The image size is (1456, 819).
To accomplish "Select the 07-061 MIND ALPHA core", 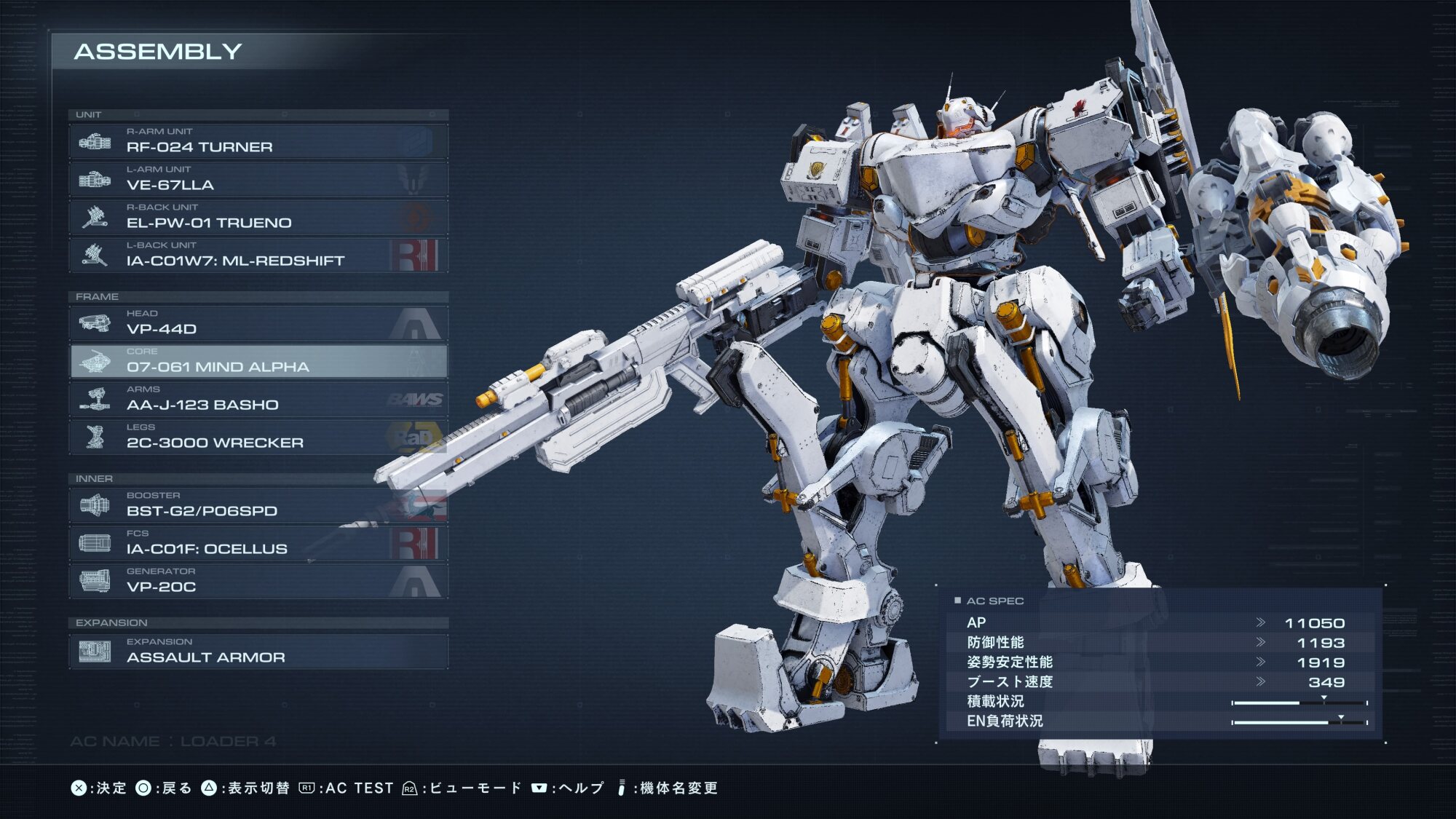I will click(x=258, y=361).
